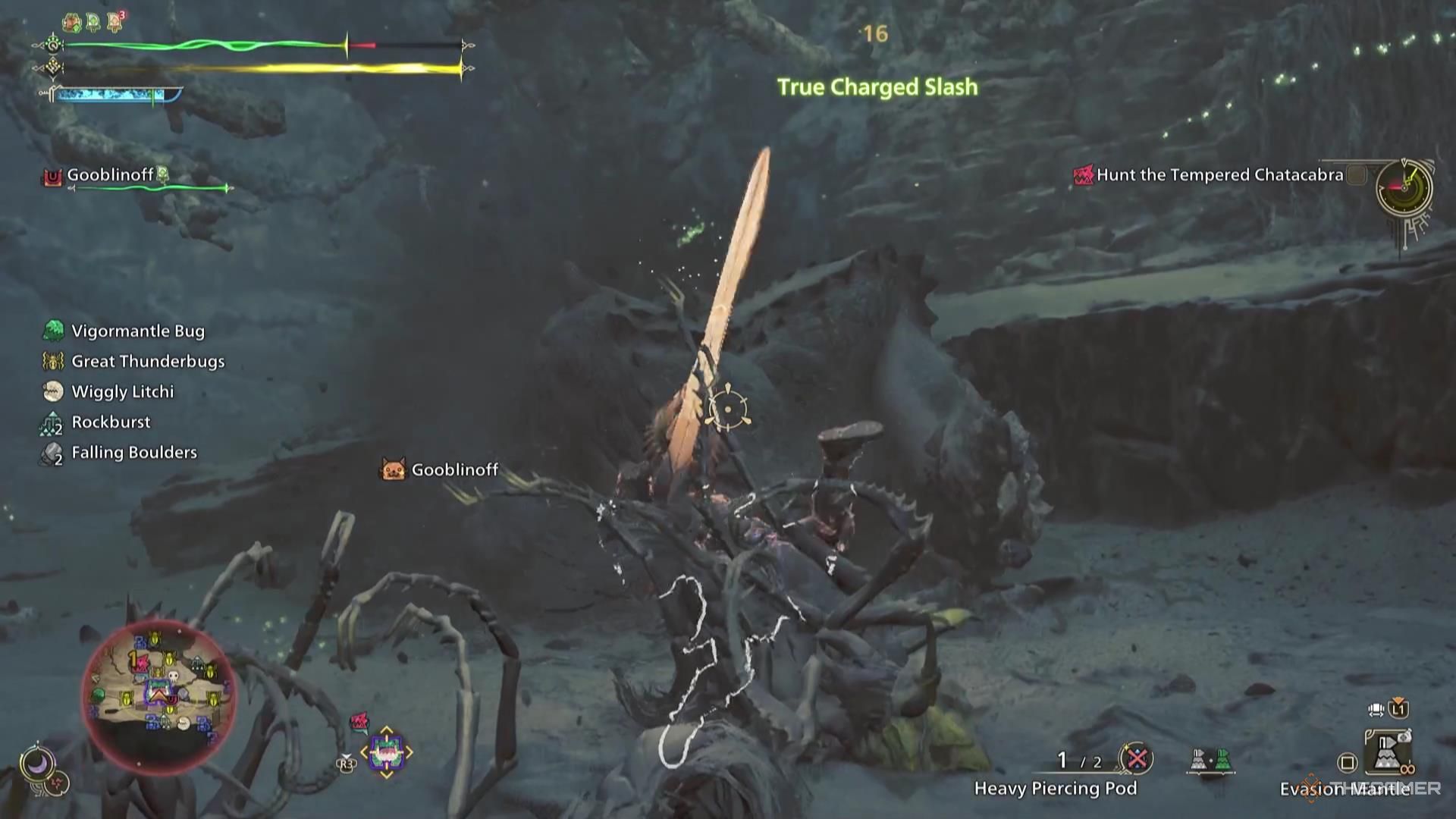Click the Rockburst slinger ammo icon
The height and width of the screenshot is (819, 1456).
pos(50,422)
